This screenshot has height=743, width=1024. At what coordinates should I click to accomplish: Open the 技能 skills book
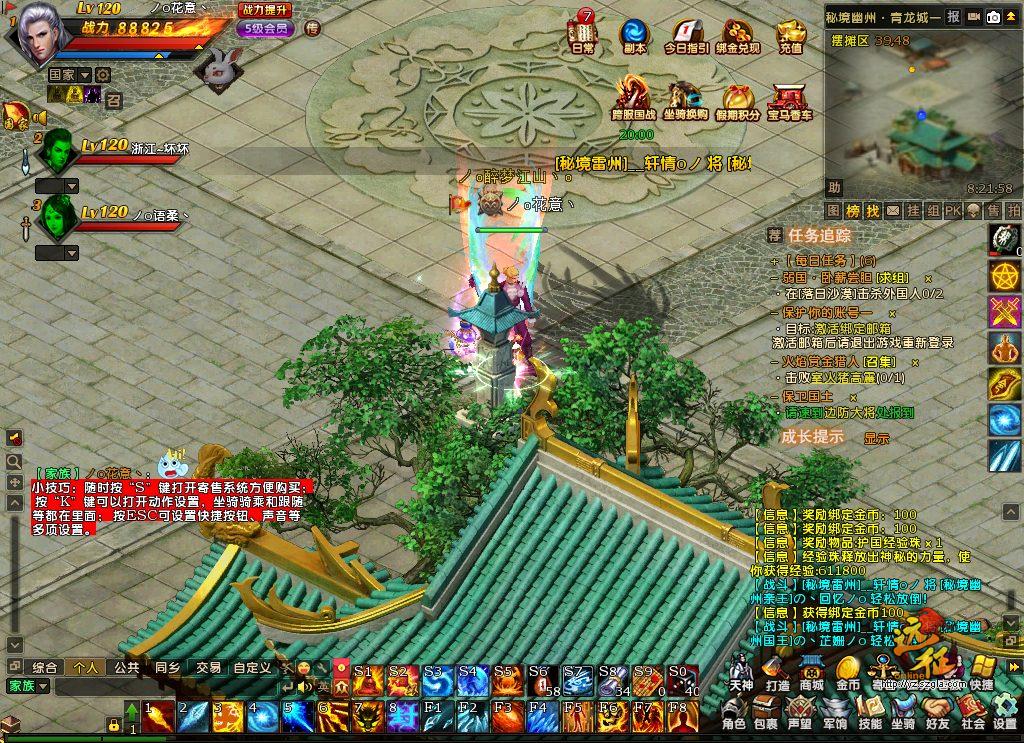click(x=870, y=712)
